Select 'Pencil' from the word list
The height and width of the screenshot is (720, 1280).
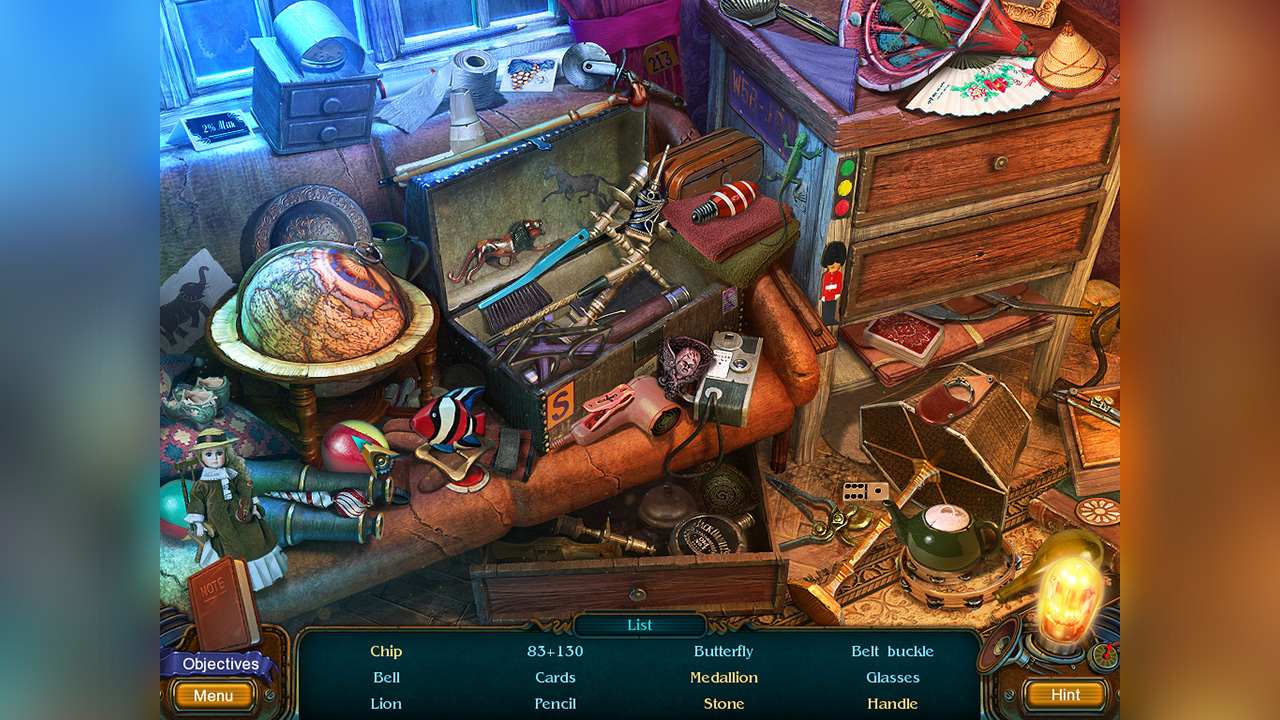[x=556, y=703]
